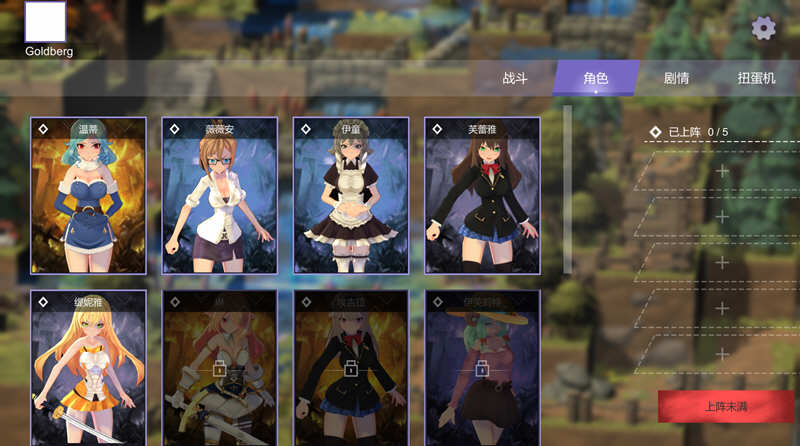
Task: Select the 芙蕾雅 character card
Action: [x=482, y=196]
